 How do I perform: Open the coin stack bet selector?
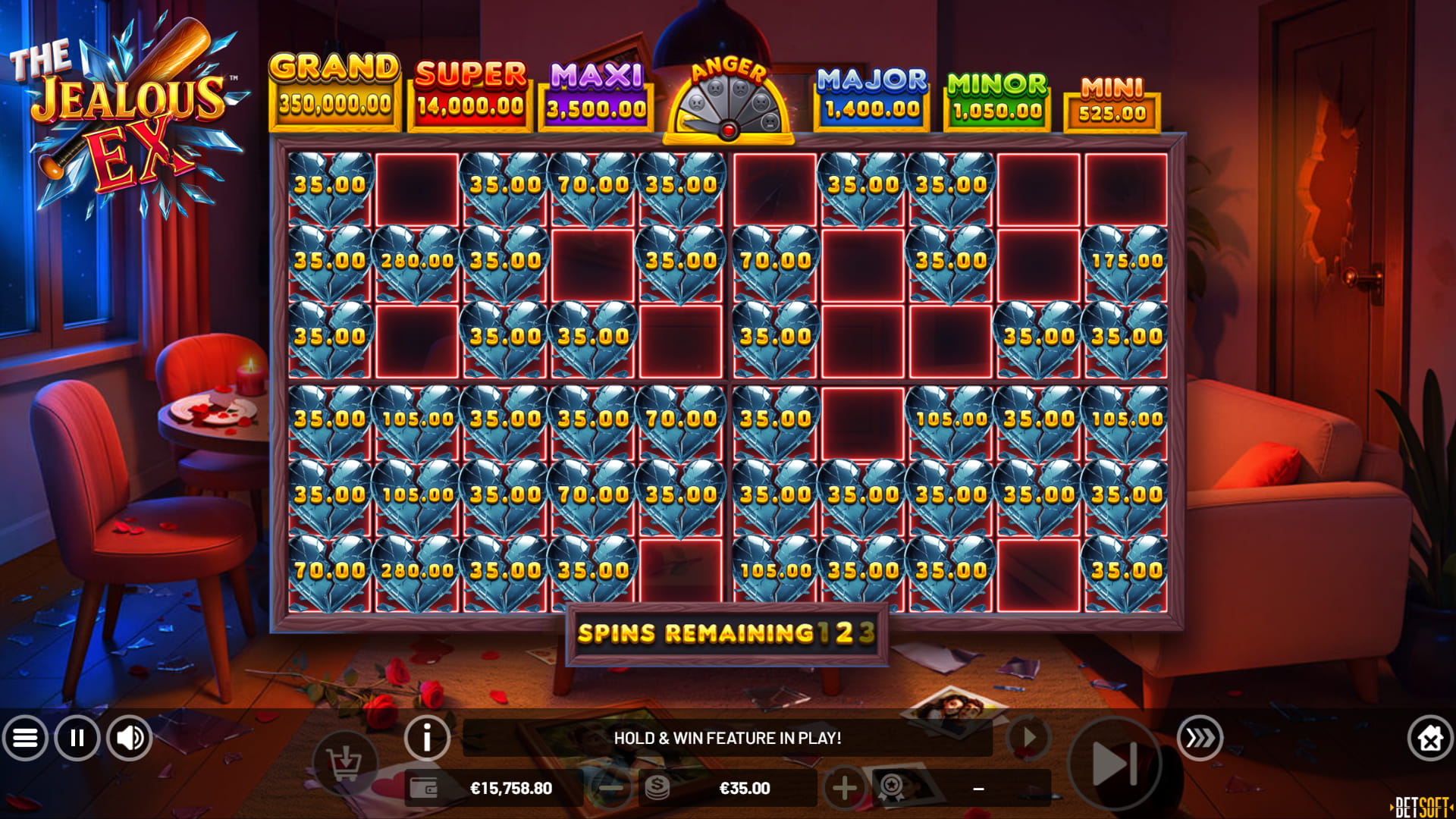click(657, 789)
